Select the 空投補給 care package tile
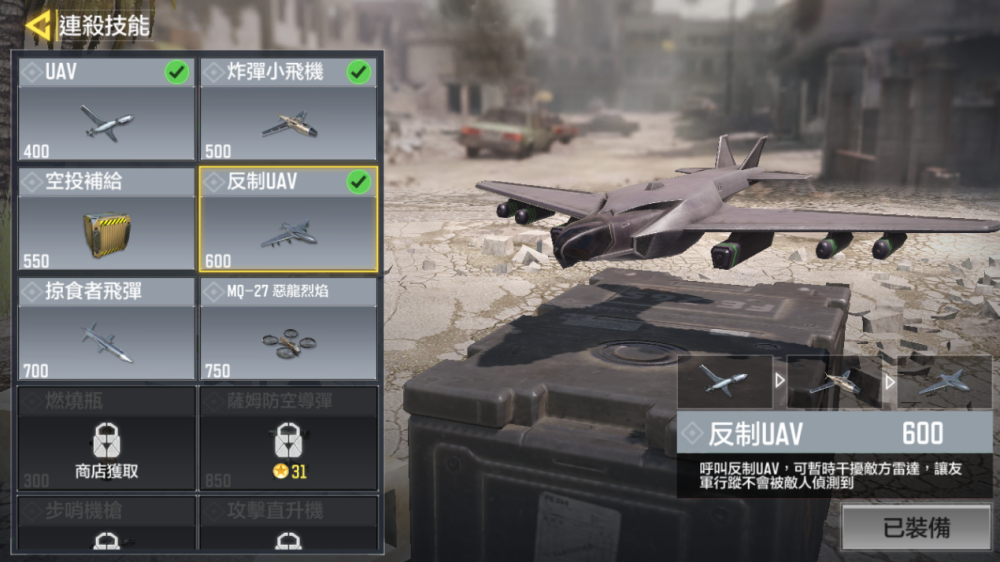1000x562 pixels. (107, 219)
